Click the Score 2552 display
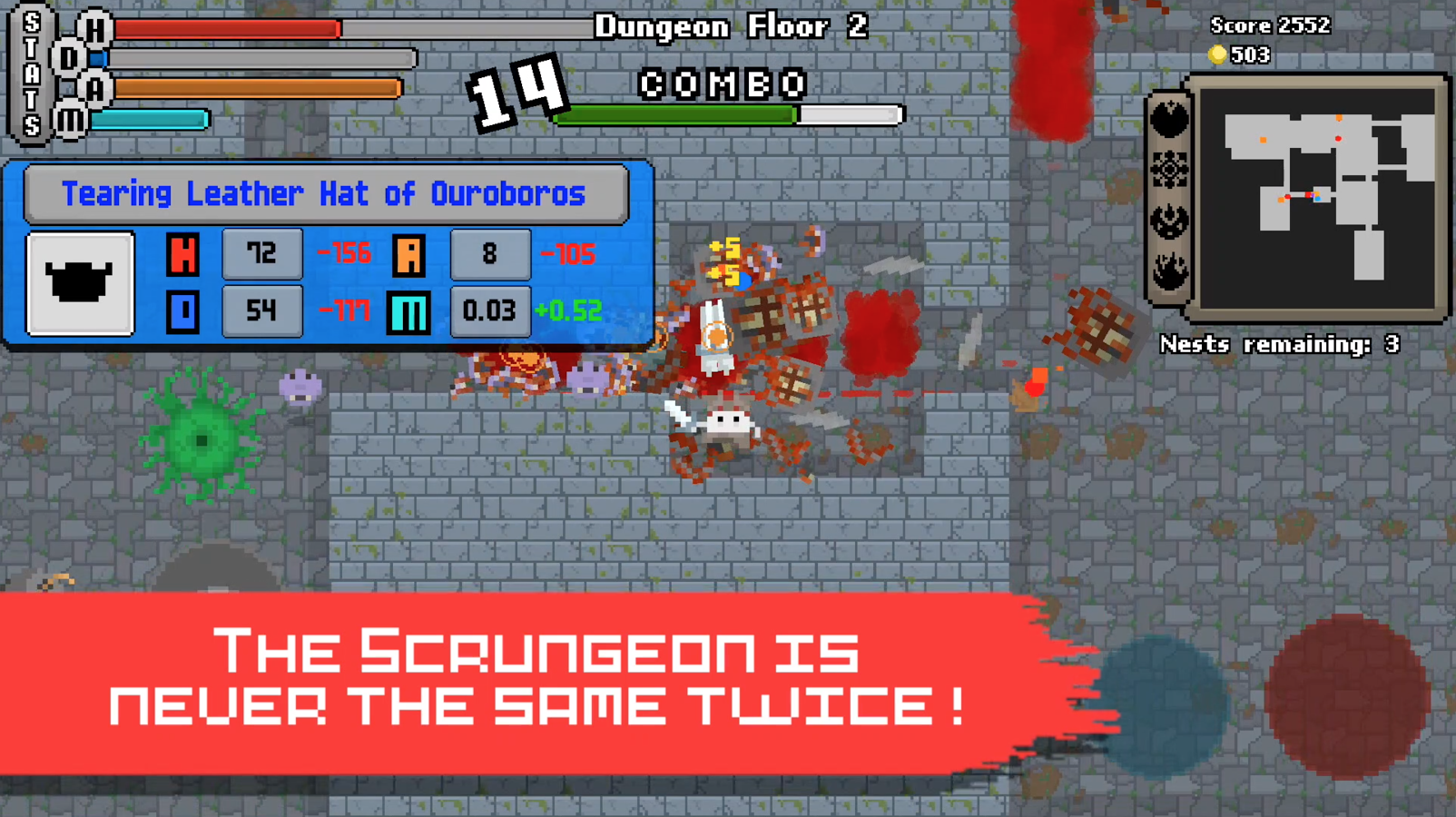 click(x=1270, y=25)
